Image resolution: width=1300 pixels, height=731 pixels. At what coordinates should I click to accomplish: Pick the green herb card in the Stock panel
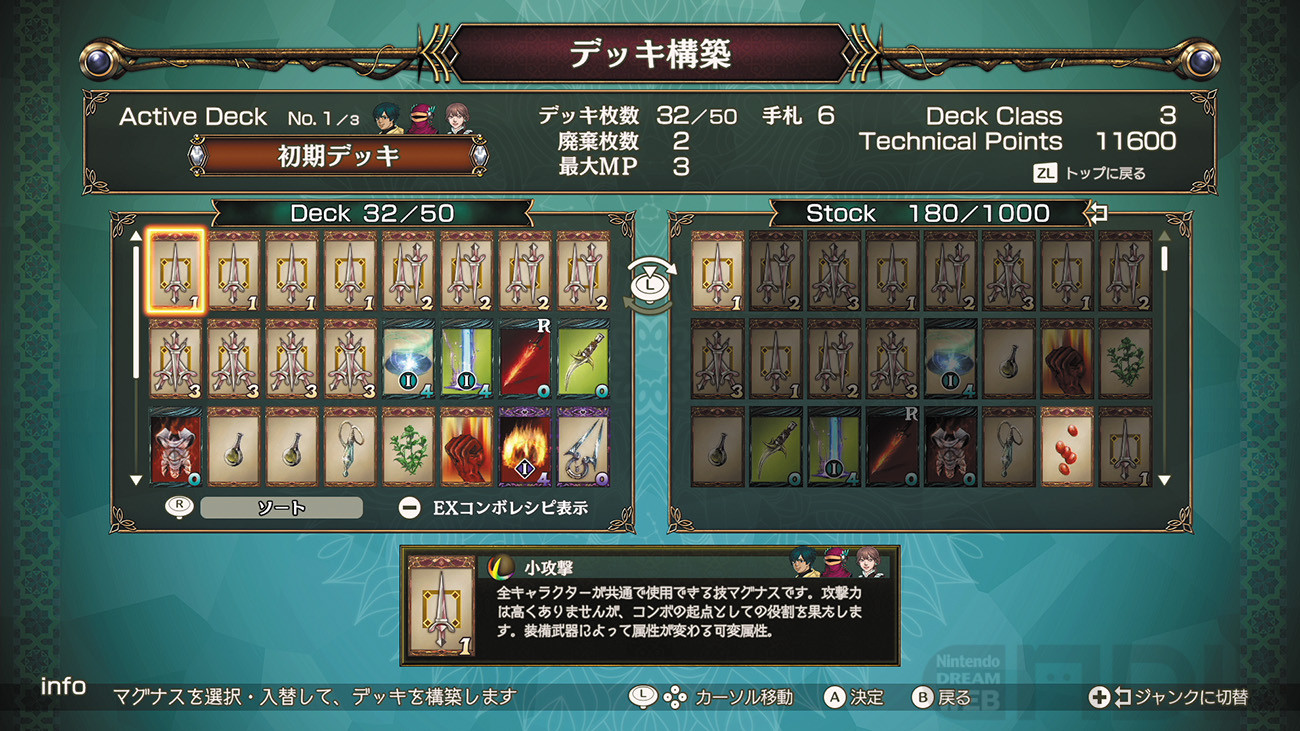coord(1125,358)
